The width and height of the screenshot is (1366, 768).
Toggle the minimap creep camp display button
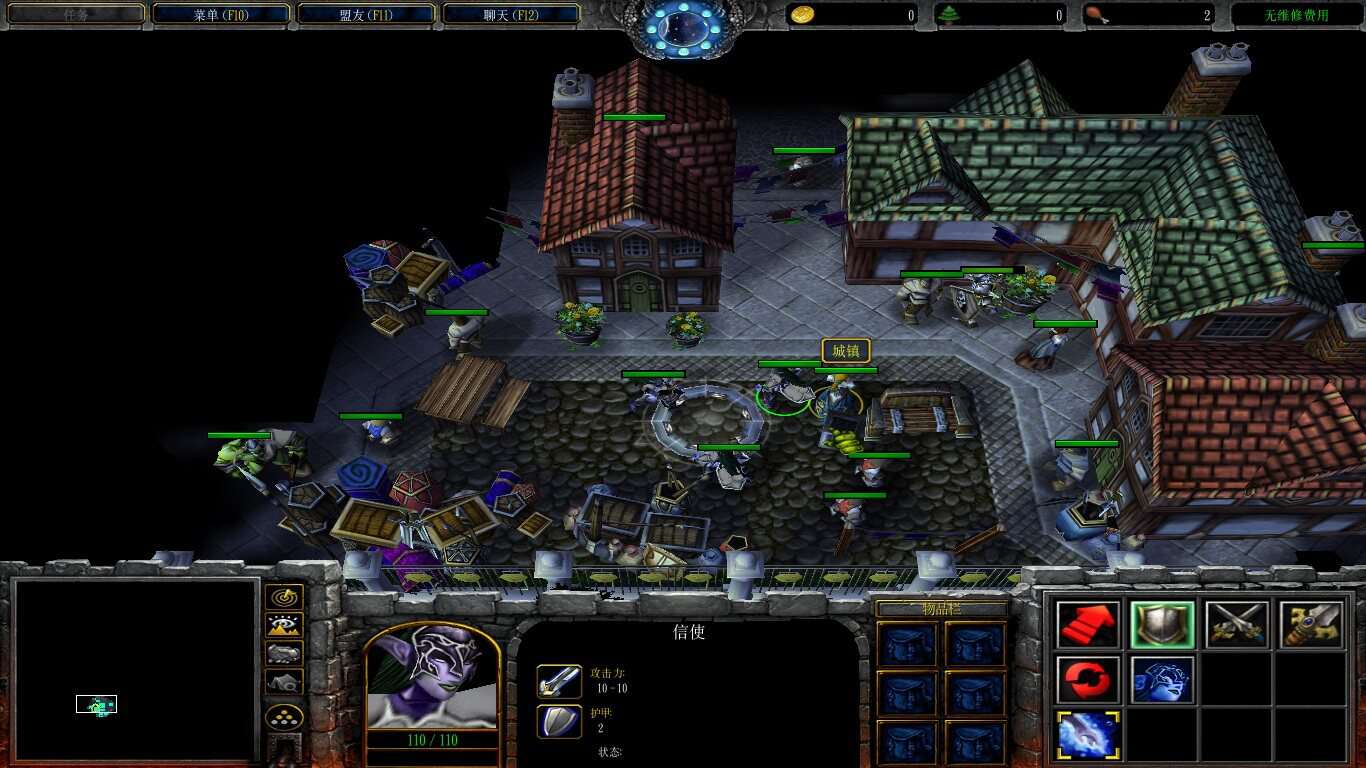point(285,682)
